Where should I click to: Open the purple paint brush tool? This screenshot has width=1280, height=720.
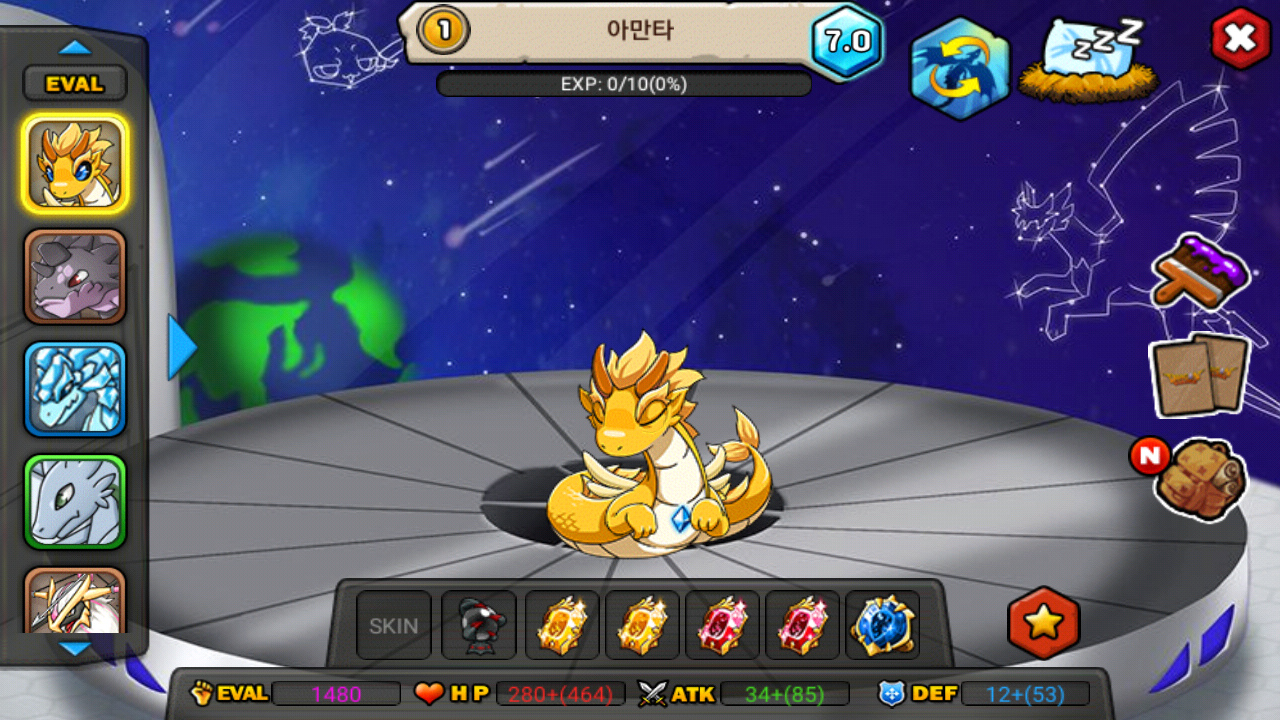[1200, 271]
